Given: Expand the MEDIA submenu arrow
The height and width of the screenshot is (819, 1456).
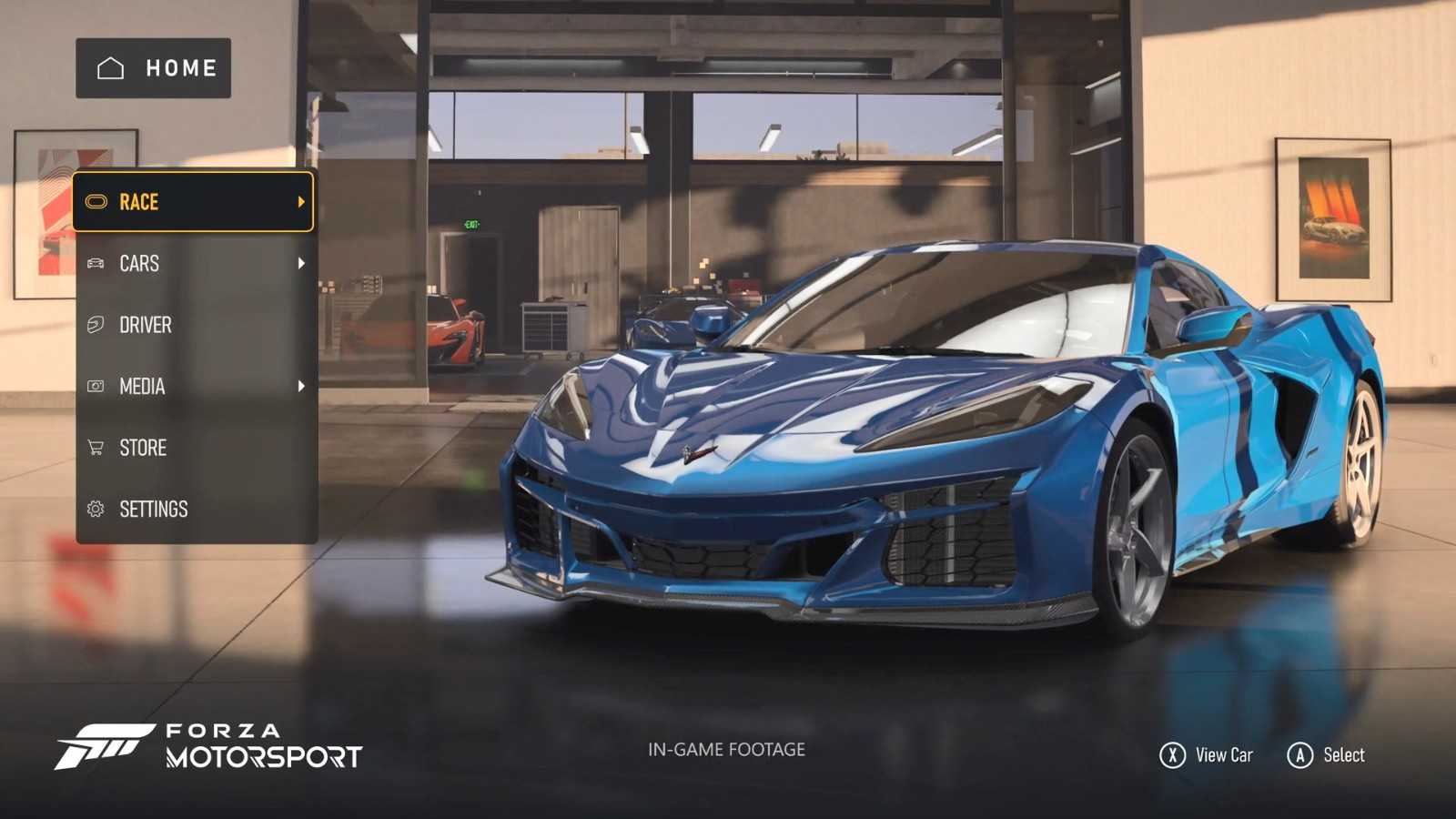Looking at the screenshot, I should point(303,386).
